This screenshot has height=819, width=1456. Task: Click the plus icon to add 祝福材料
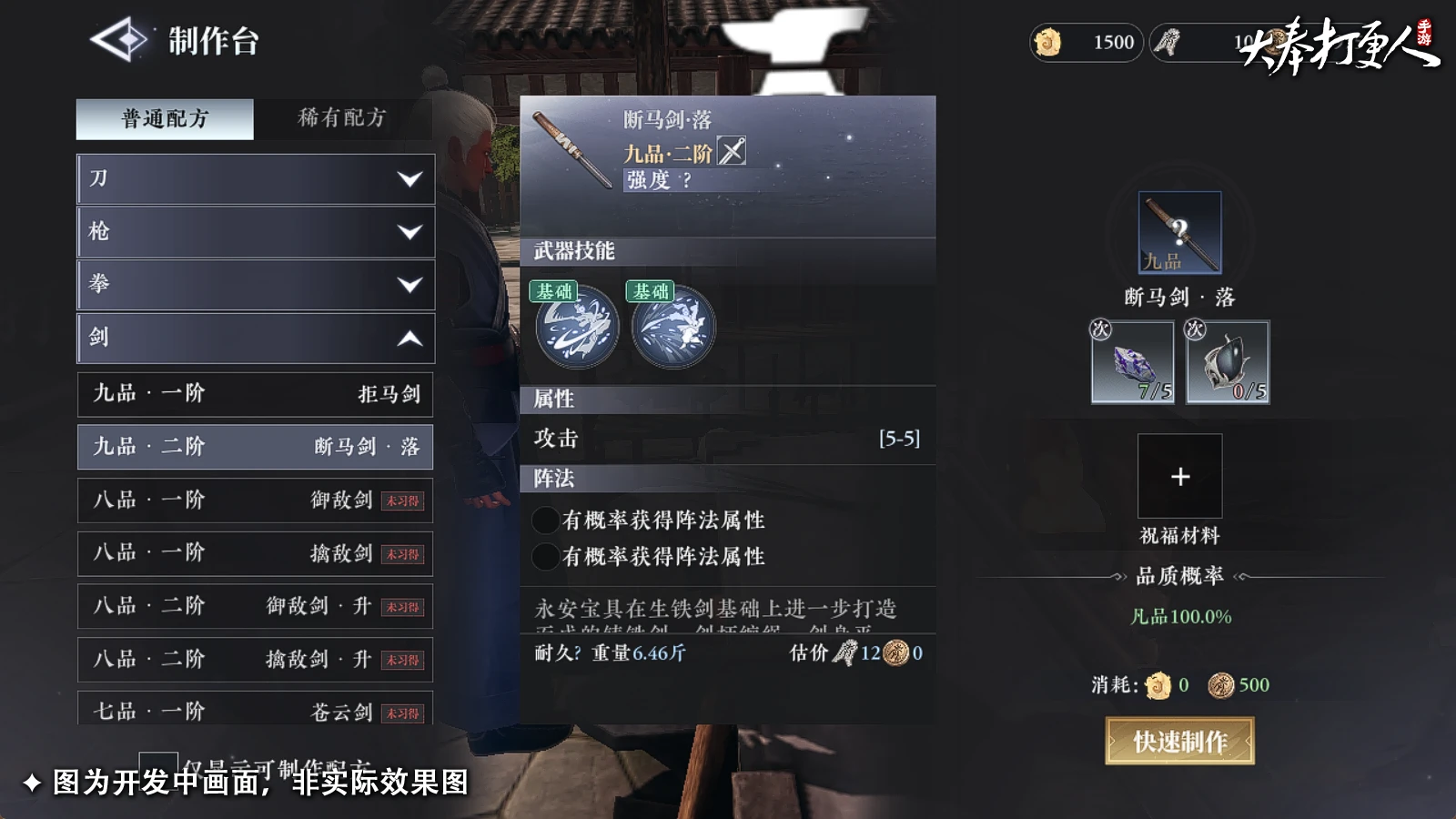pos(1179,476)
